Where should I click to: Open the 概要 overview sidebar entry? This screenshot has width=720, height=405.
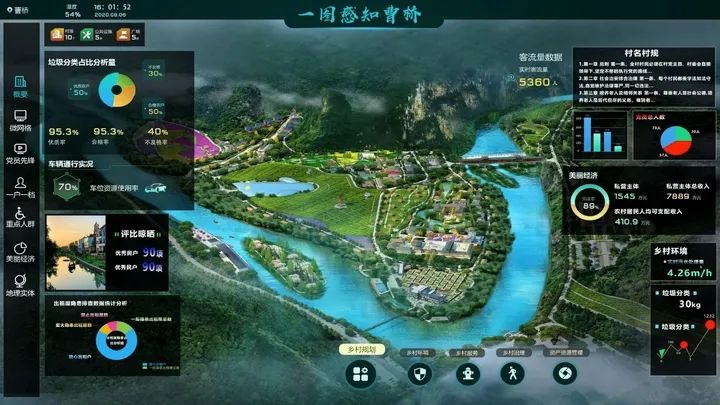20,86
